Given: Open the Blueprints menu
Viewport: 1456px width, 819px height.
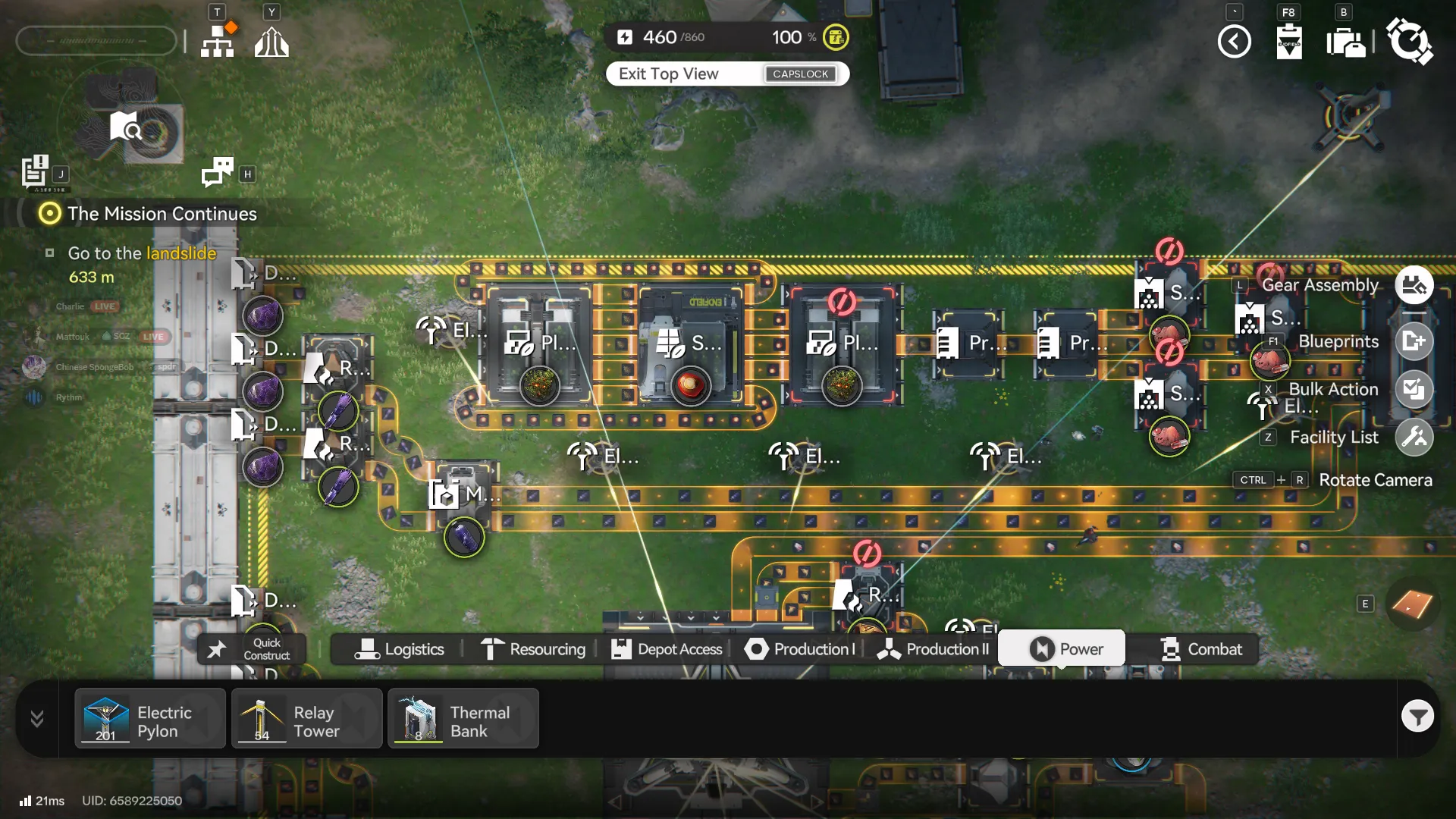Looking at the screenshot, I should pyautogui.click(x=1414, y=341).
